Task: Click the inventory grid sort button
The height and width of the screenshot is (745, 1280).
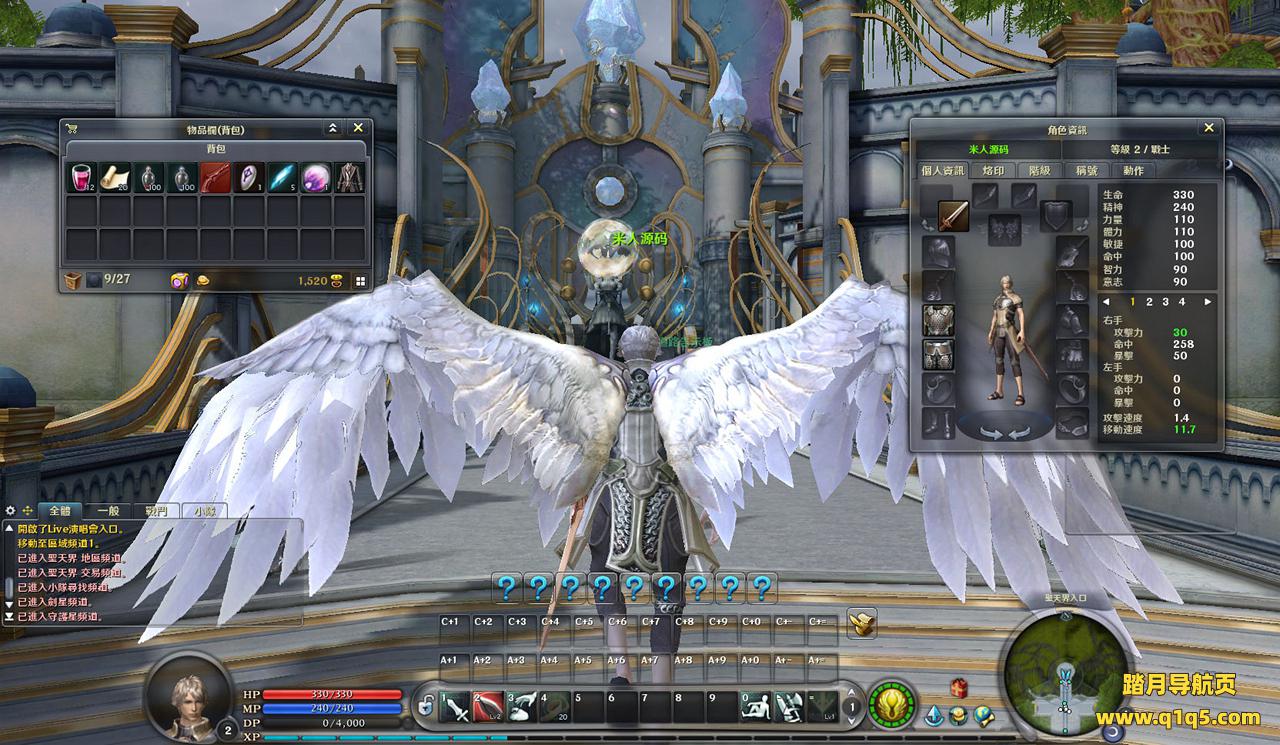Action: [360, 281]
